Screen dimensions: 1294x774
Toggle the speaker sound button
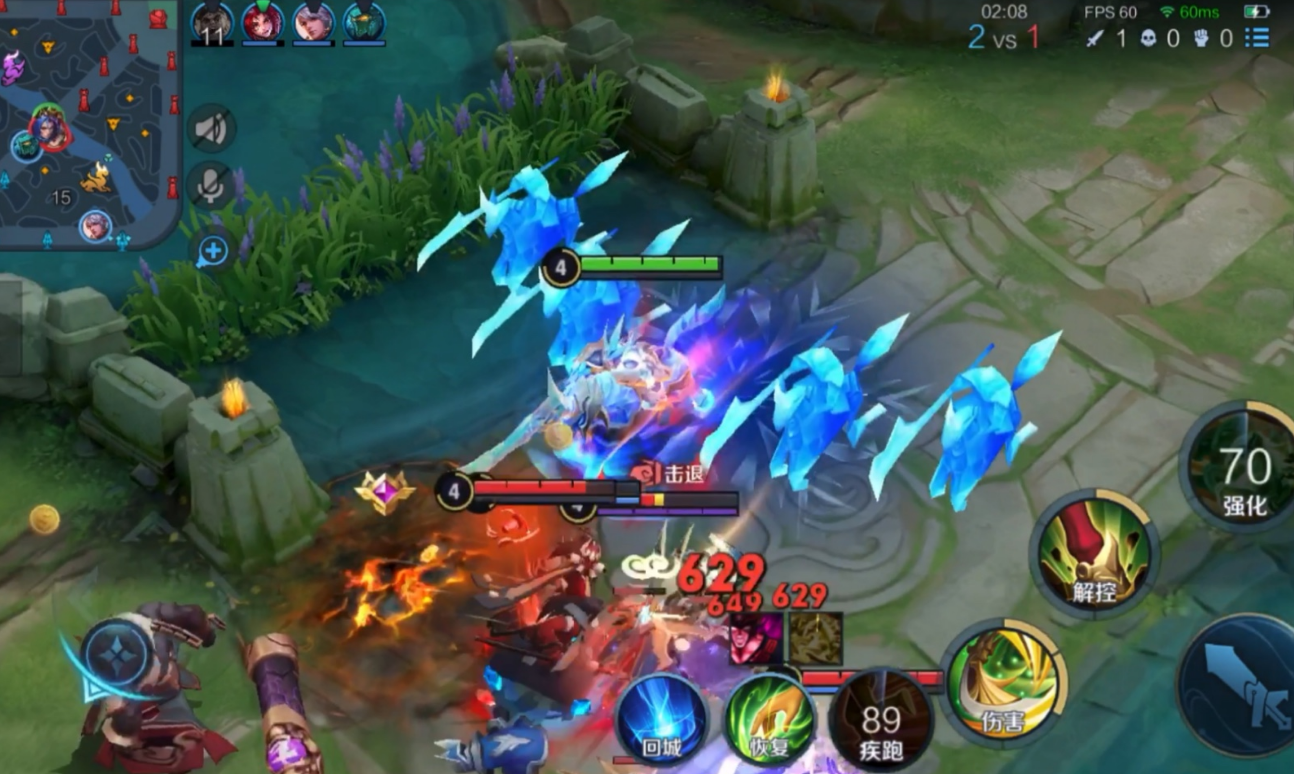pyautogui.click(x=211, y=129)
